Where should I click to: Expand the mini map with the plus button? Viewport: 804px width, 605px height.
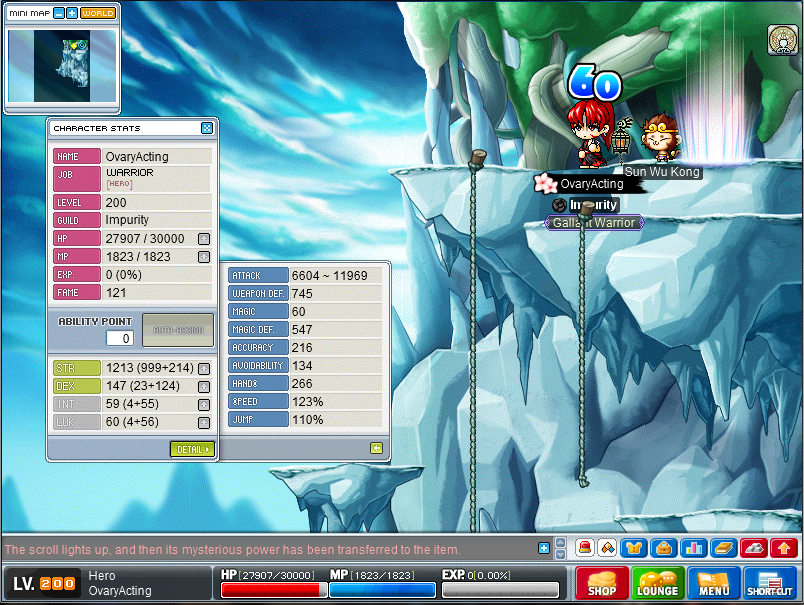(x=72, y=13)
